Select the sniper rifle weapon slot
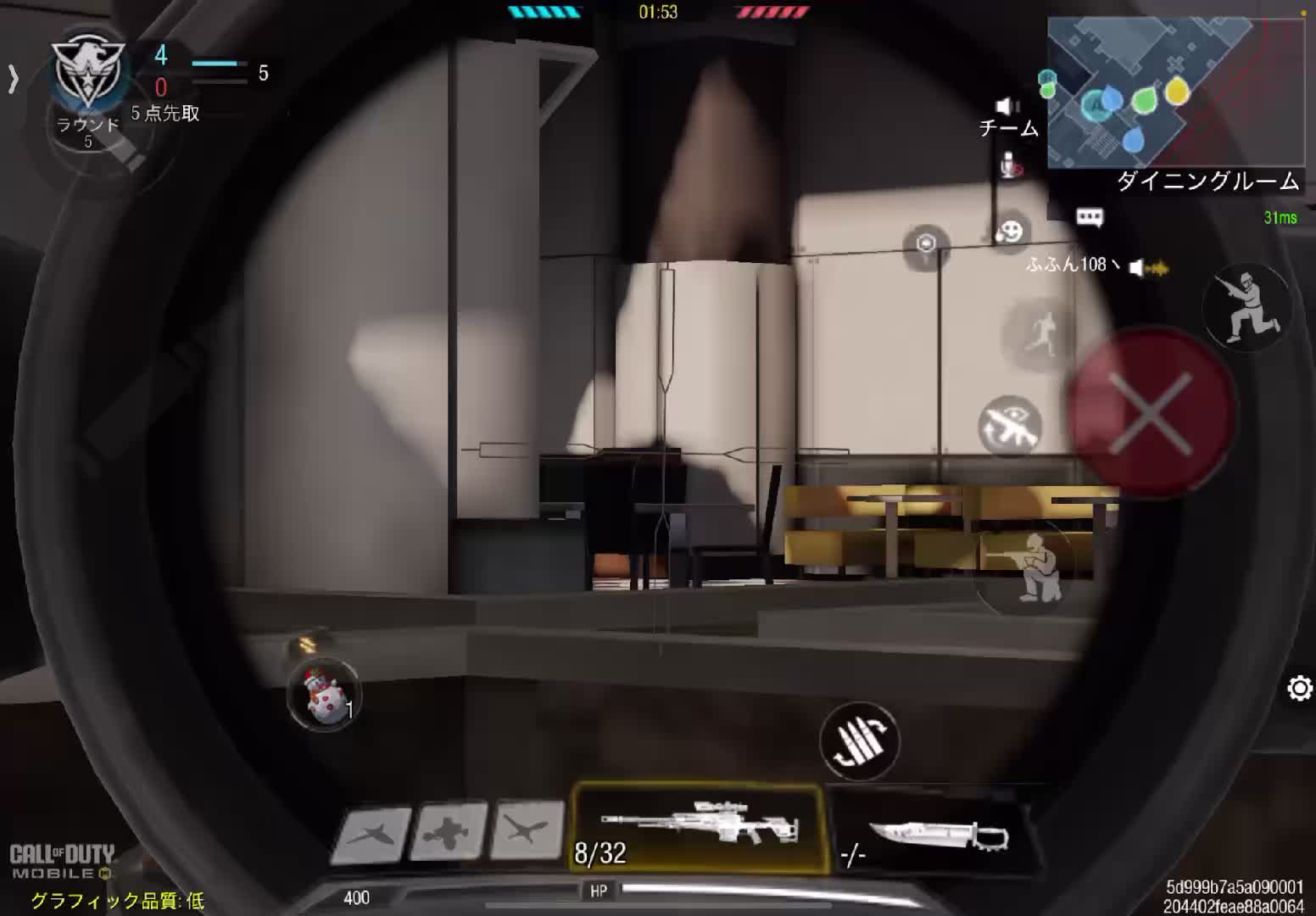Screen dimensions: 1316x916 tap(699, 828)
